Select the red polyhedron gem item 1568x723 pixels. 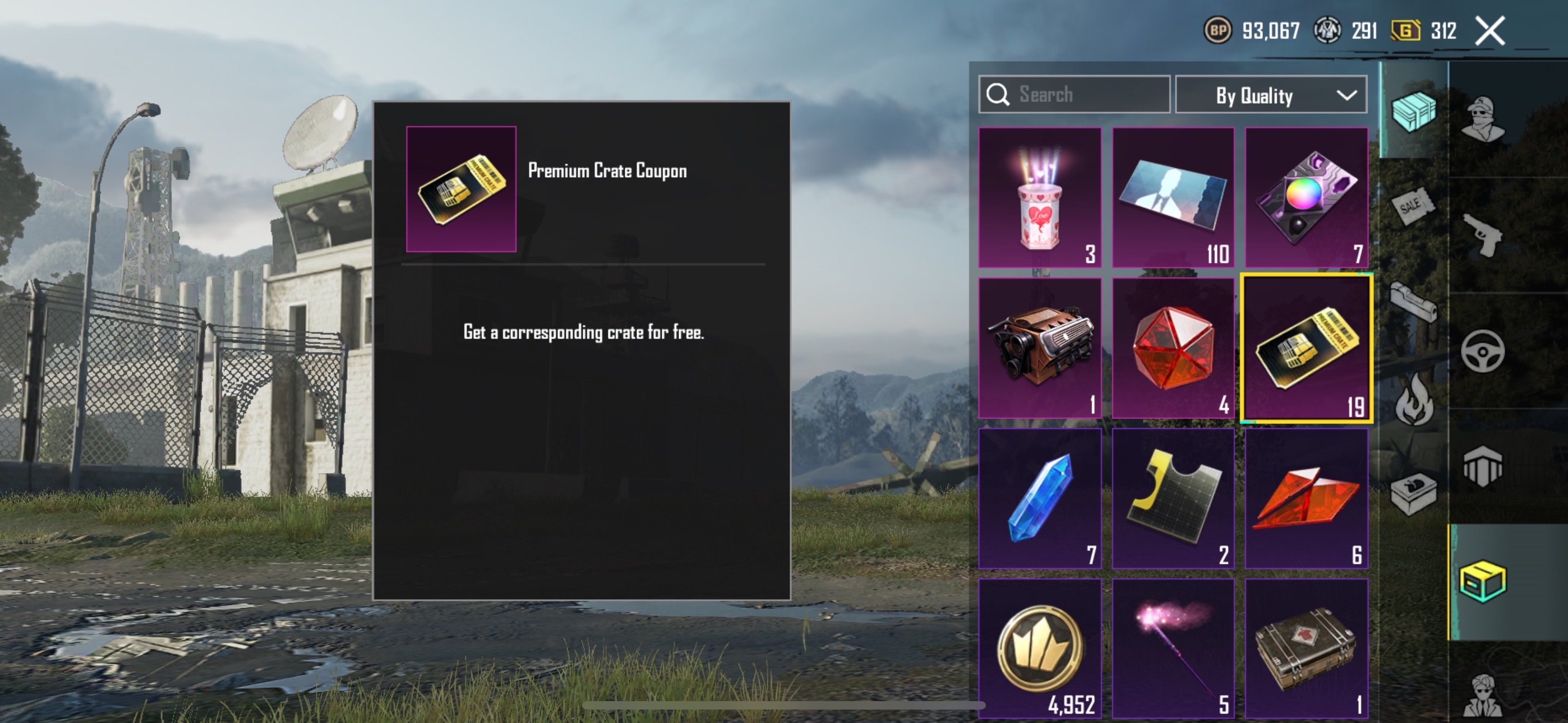click(x=1173, y=347)
